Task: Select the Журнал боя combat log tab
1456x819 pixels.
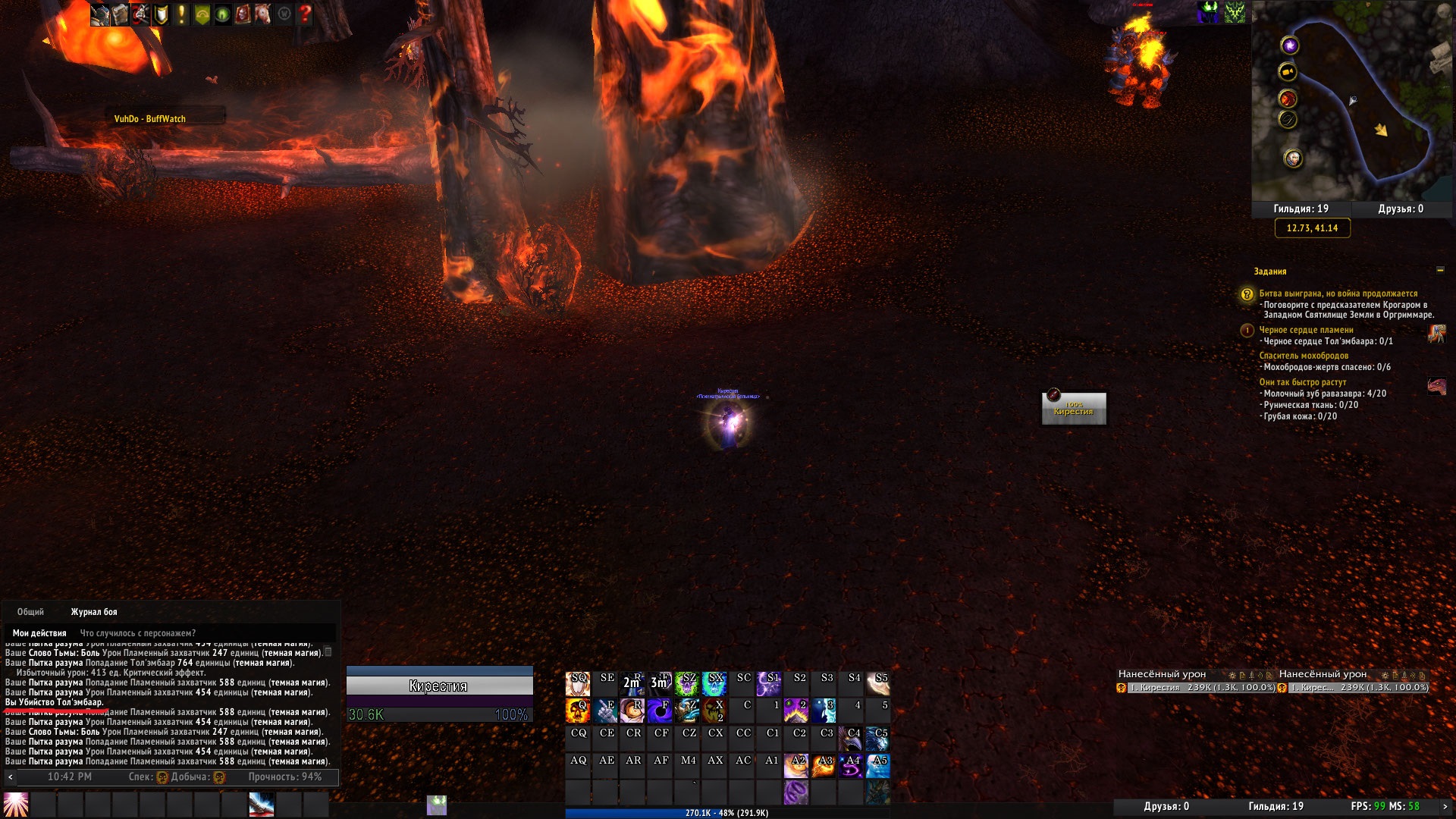Action: [x=94, y=612]
